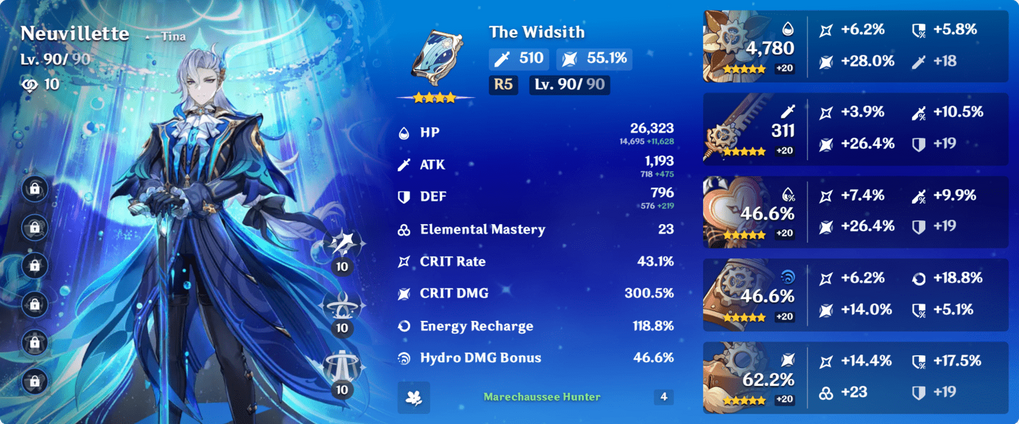
Task: Open the artifact set flower icon
Action: 412,397
